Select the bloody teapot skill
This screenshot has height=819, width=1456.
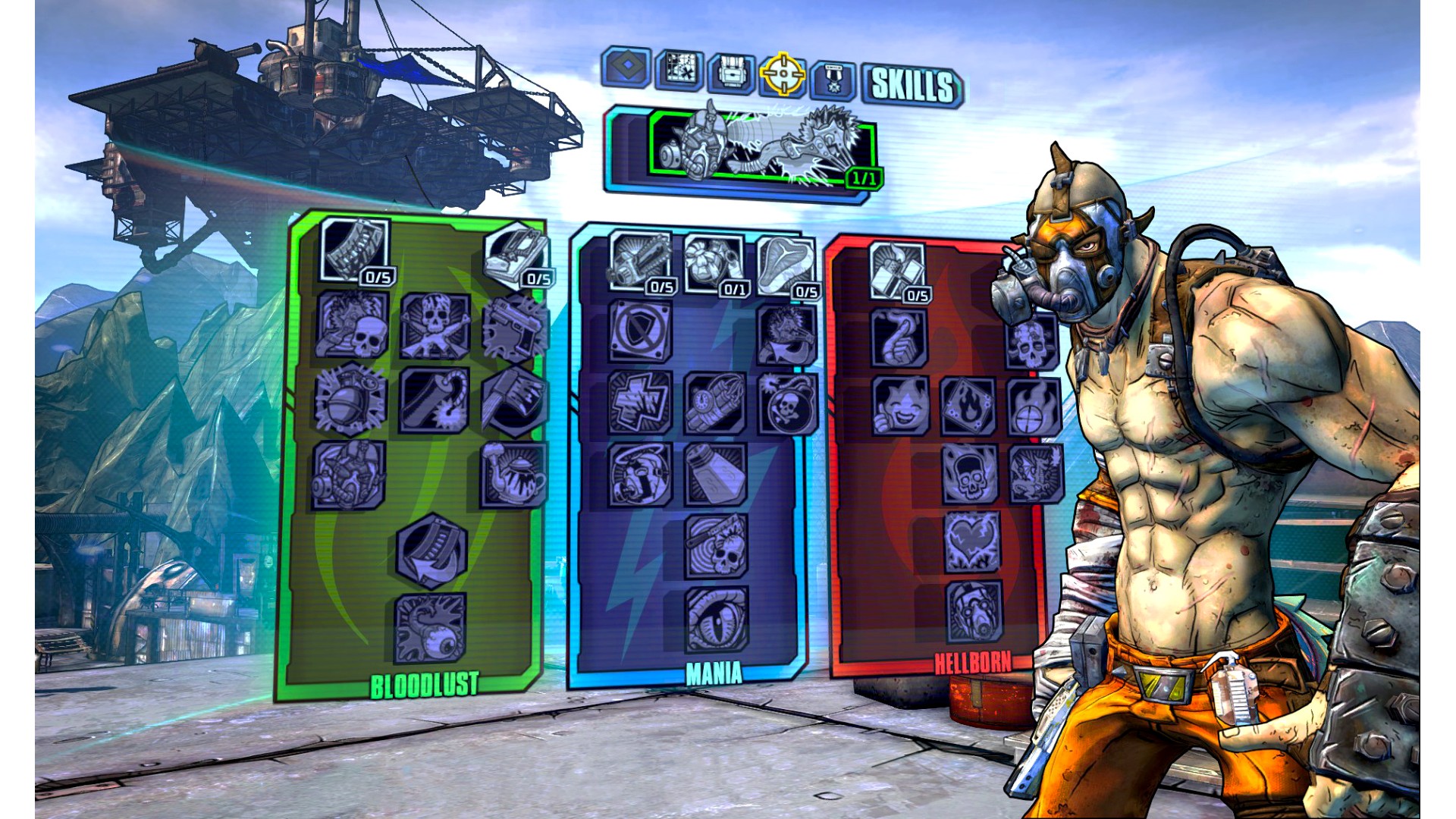pos(513,474)
